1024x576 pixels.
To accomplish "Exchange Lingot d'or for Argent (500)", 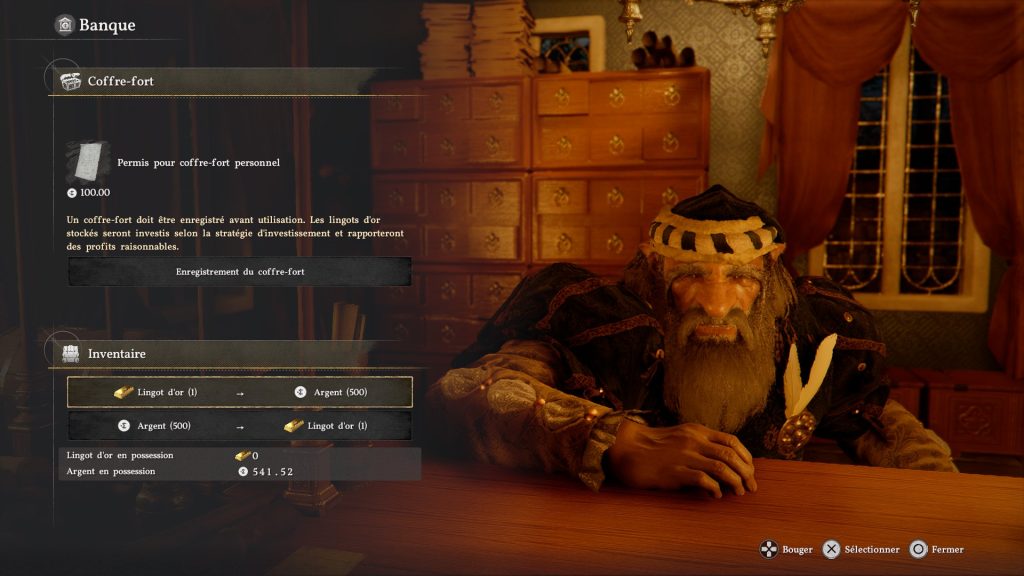I will coord(240,392).
